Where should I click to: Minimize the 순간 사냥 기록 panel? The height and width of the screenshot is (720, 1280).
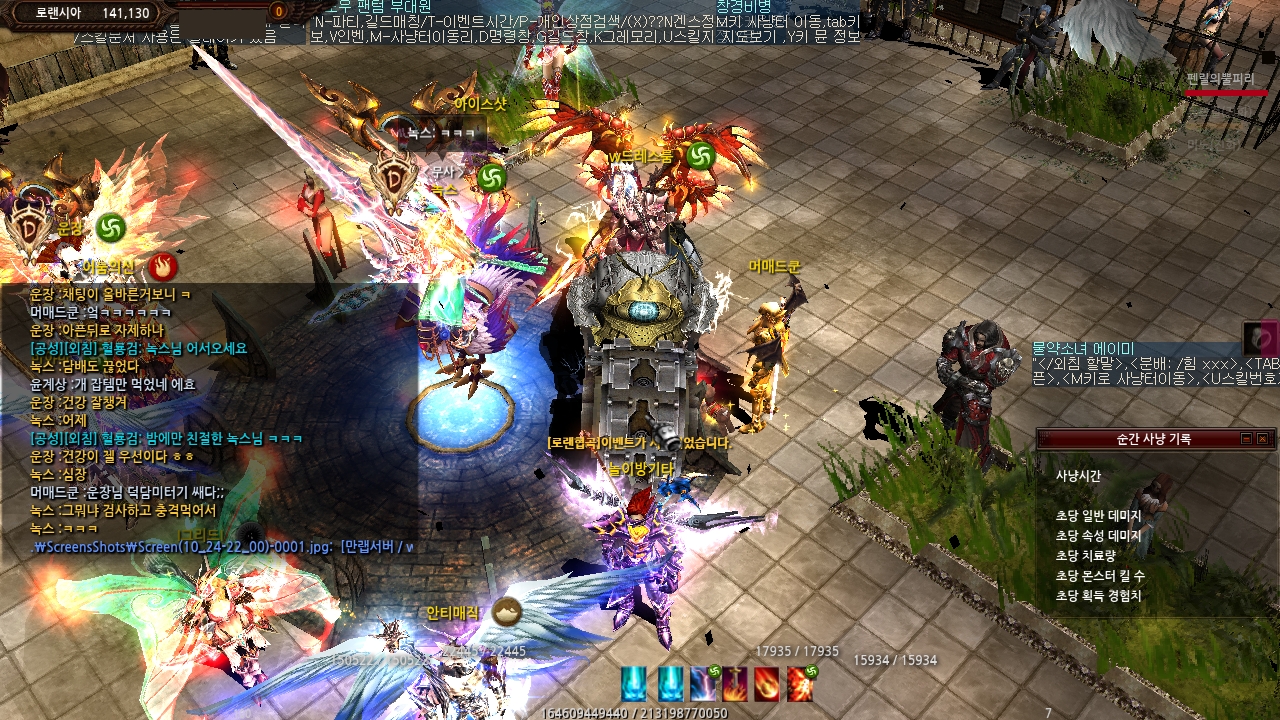point(1246,439)
